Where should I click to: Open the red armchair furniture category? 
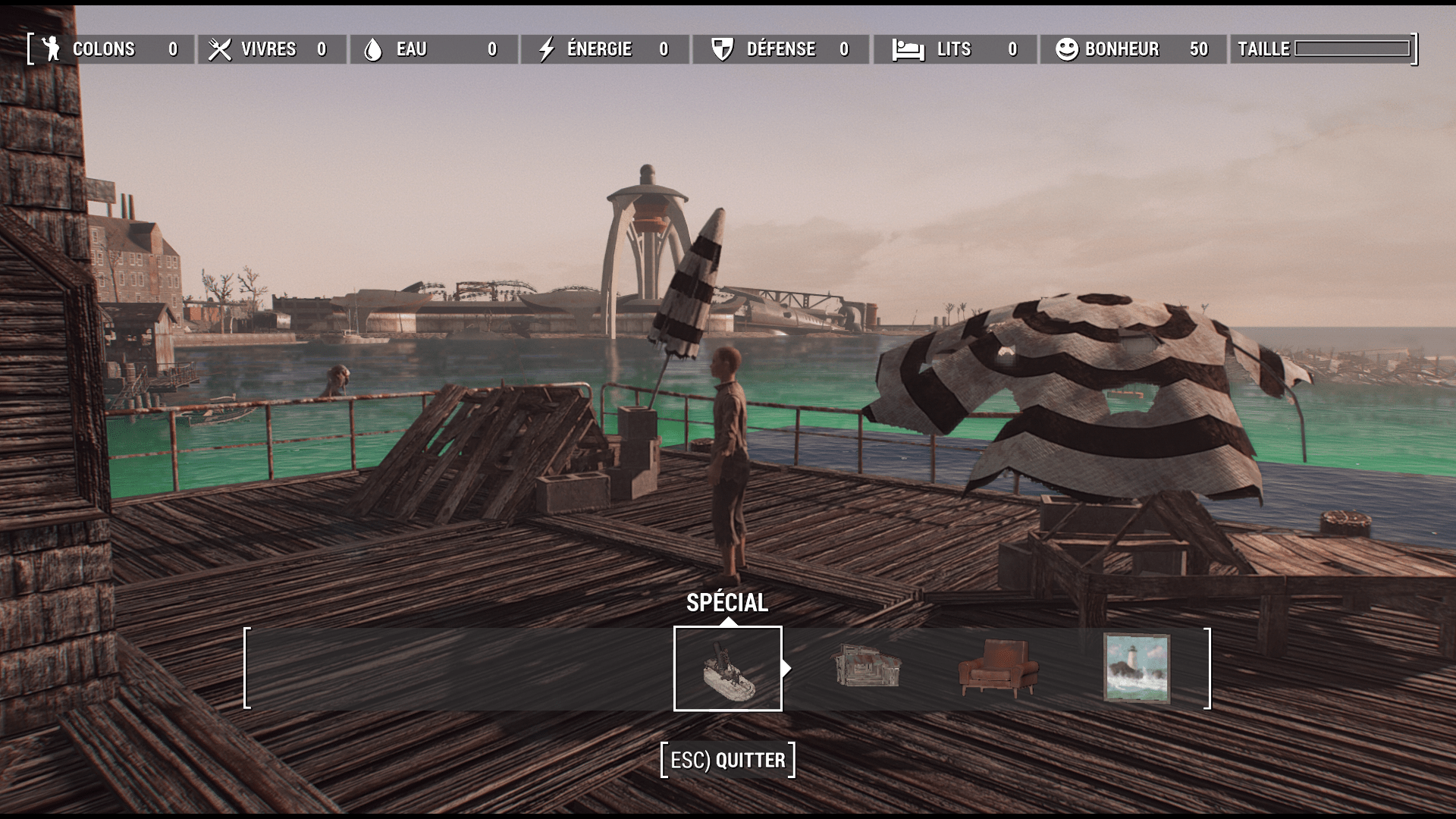(x=998, y=667)
